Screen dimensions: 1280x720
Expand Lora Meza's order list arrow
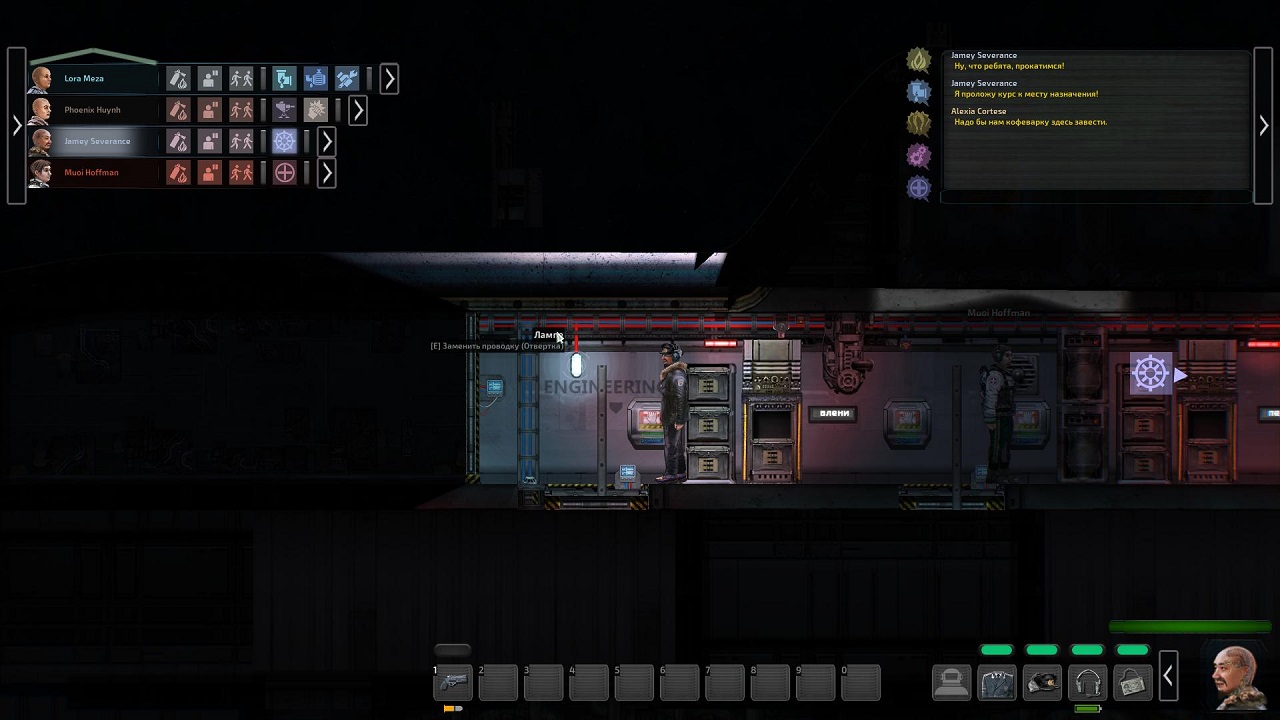[390, 78]
